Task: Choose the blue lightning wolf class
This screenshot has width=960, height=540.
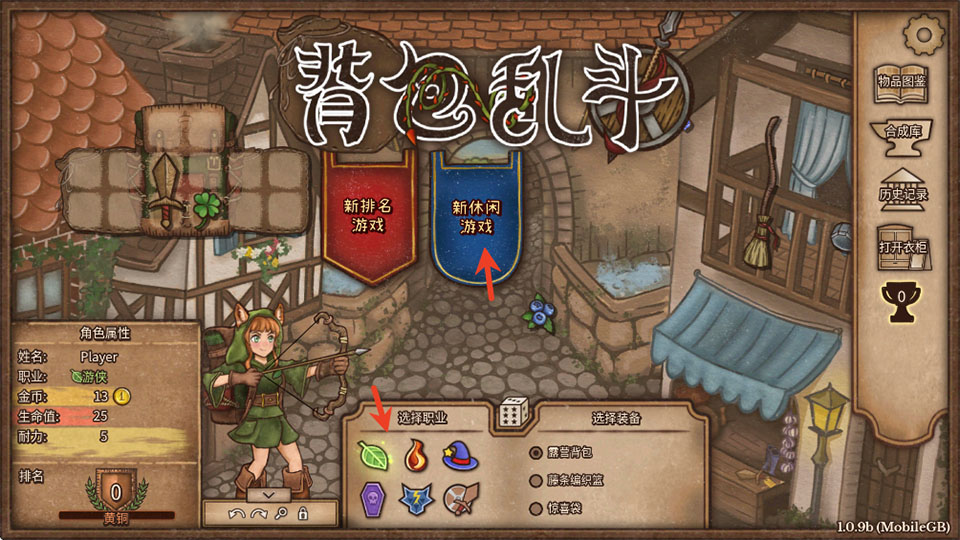Action: click(x=415, y=497)
